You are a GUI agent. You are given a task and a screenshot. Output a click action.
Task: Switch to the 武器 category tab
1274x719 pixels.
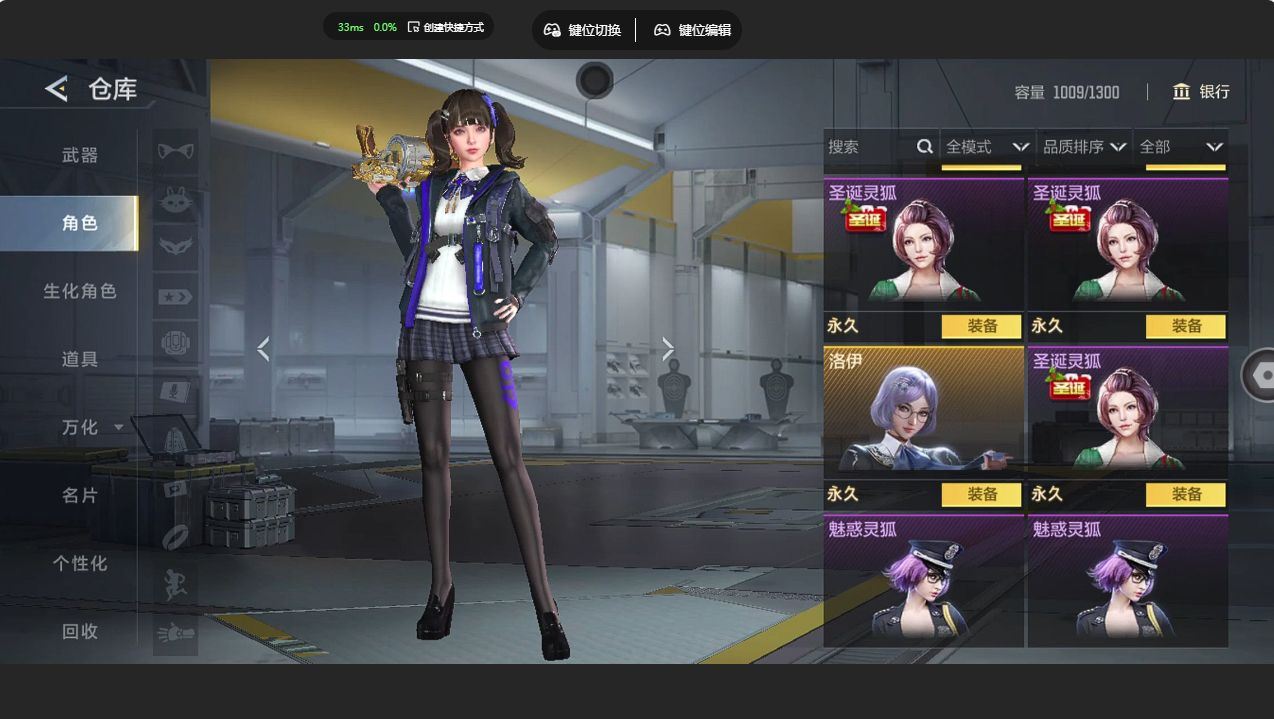pyautogui.click(x=80, y=155)
